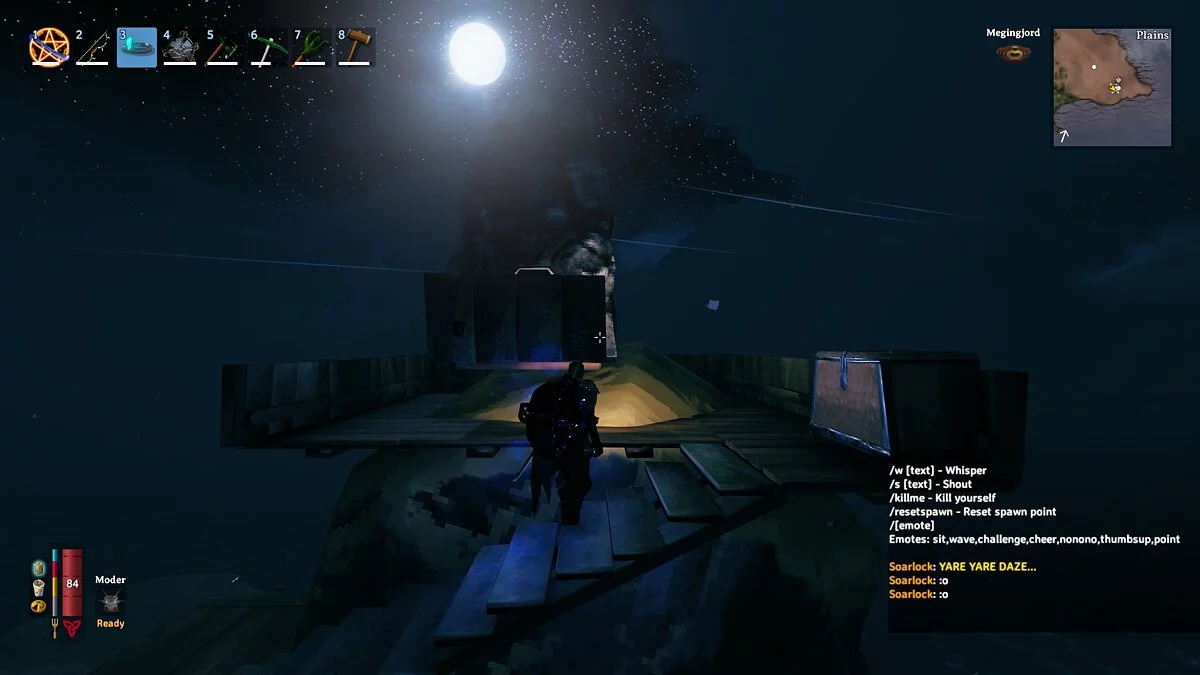Screen dimensions: 1200x675
Task: Click the Megingjord belt status icon
Action: tap(1013, 52)
